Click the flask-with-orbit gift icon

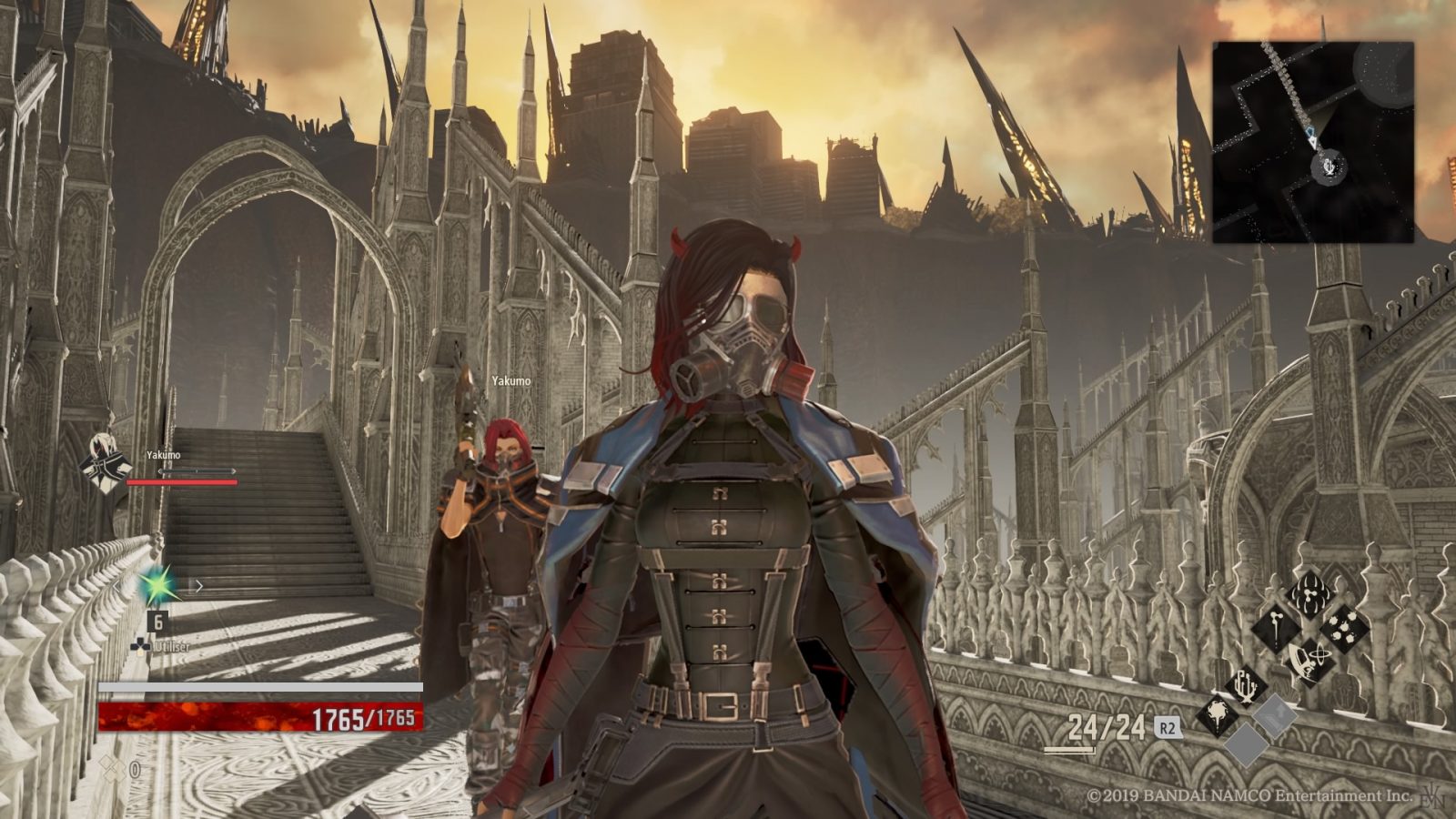1311,660
